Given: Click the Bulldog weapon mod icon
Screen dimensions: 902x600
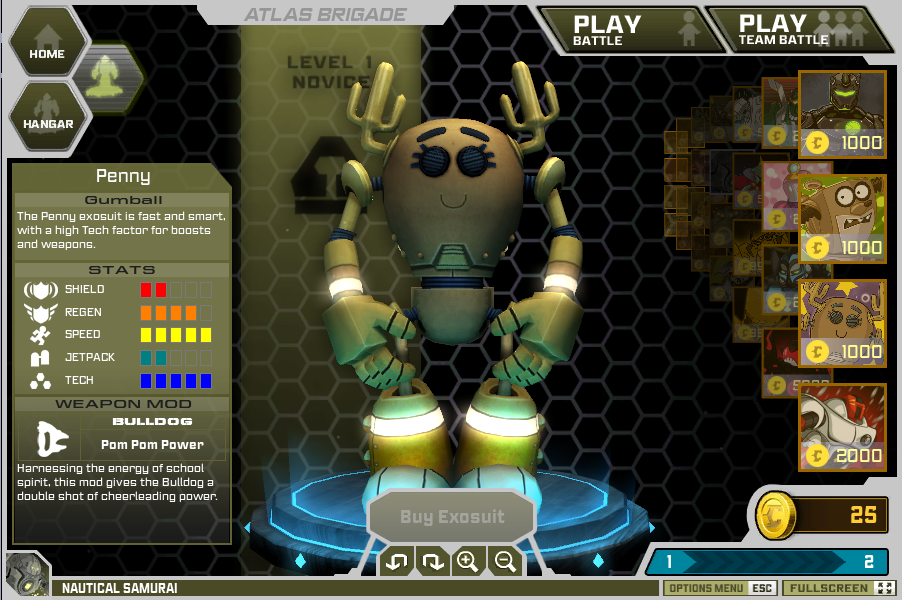Looking at the screenshot, I should click(50, 437).
